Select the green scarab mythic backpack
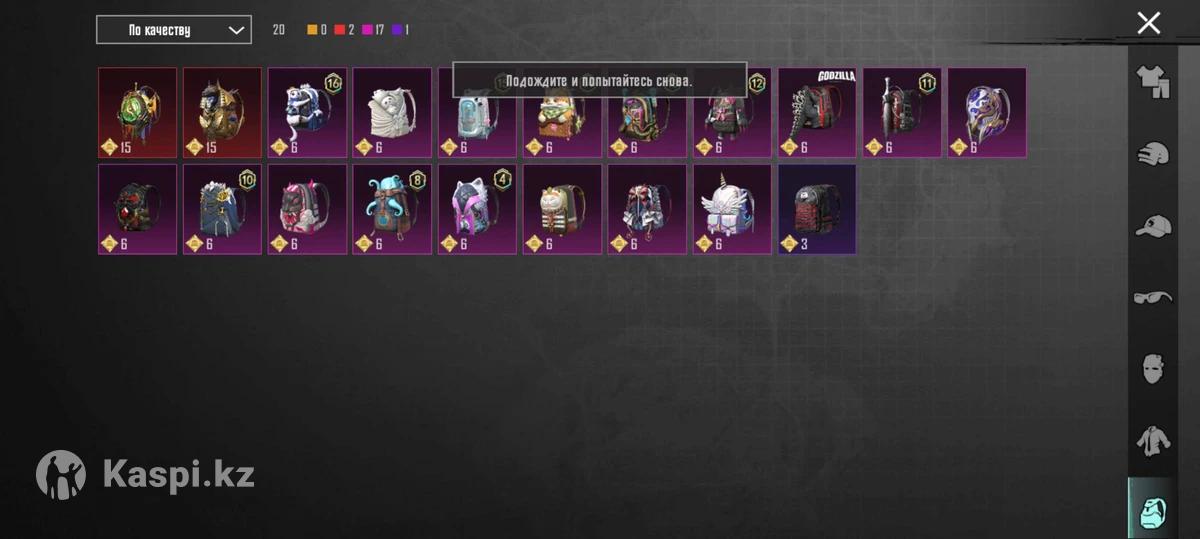The height and width of the screenshot is (539, 1200). (138, 112)
